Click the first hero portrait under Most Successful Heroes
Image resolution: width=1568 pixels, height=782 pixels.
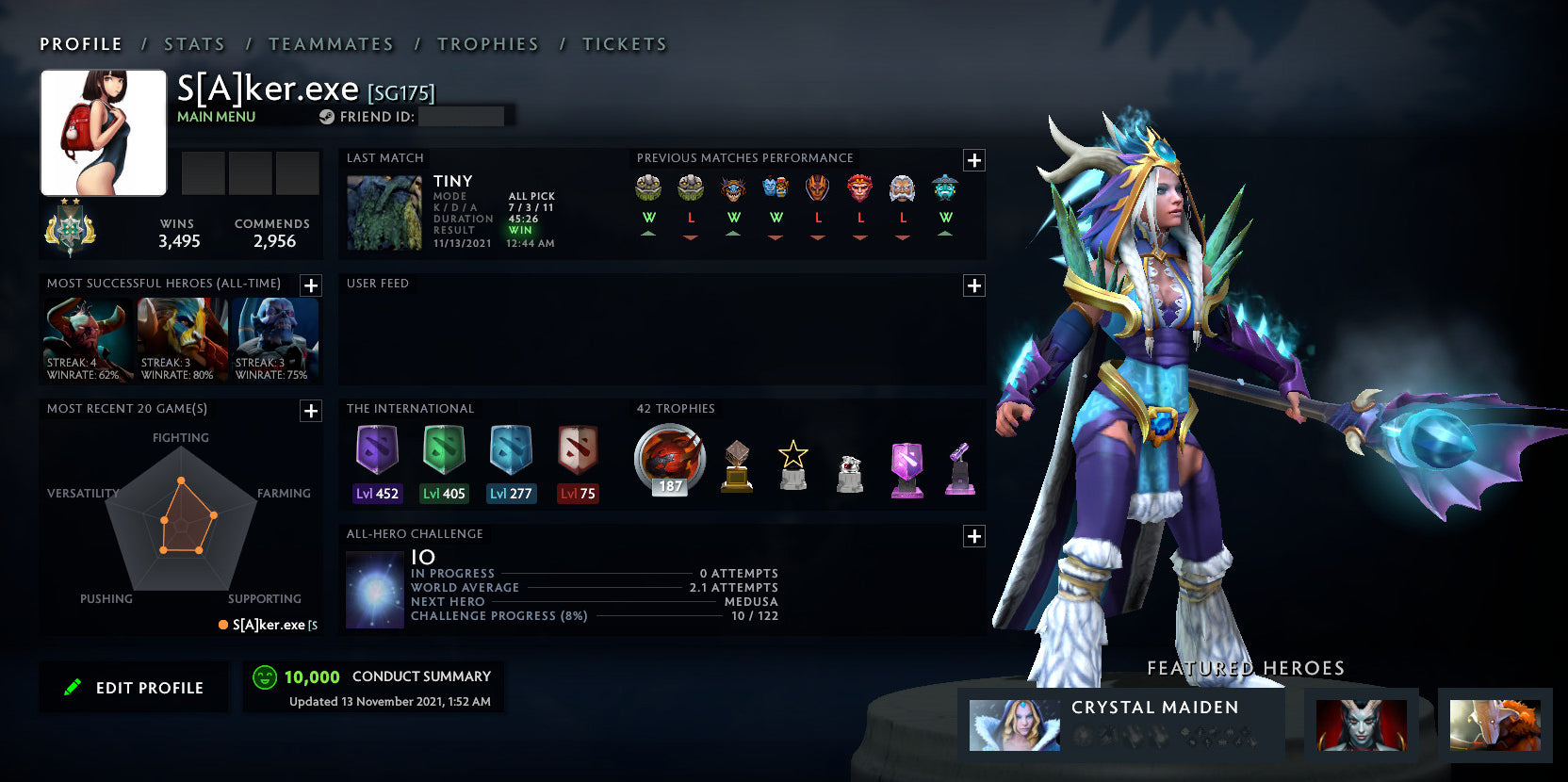[87, 337]
